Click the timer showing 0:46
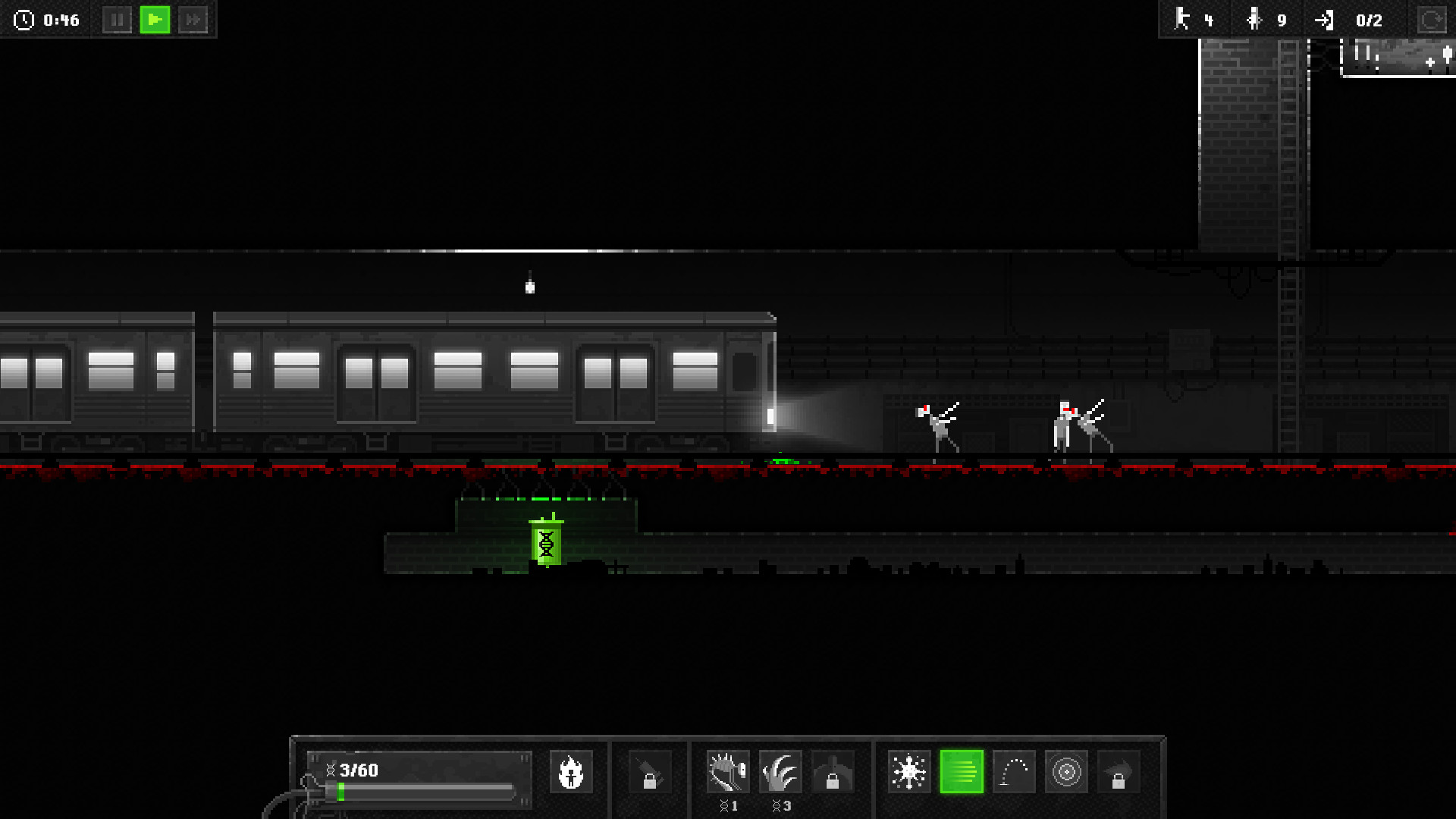This screenshot has width=1456, height=819. coord(47,20)
